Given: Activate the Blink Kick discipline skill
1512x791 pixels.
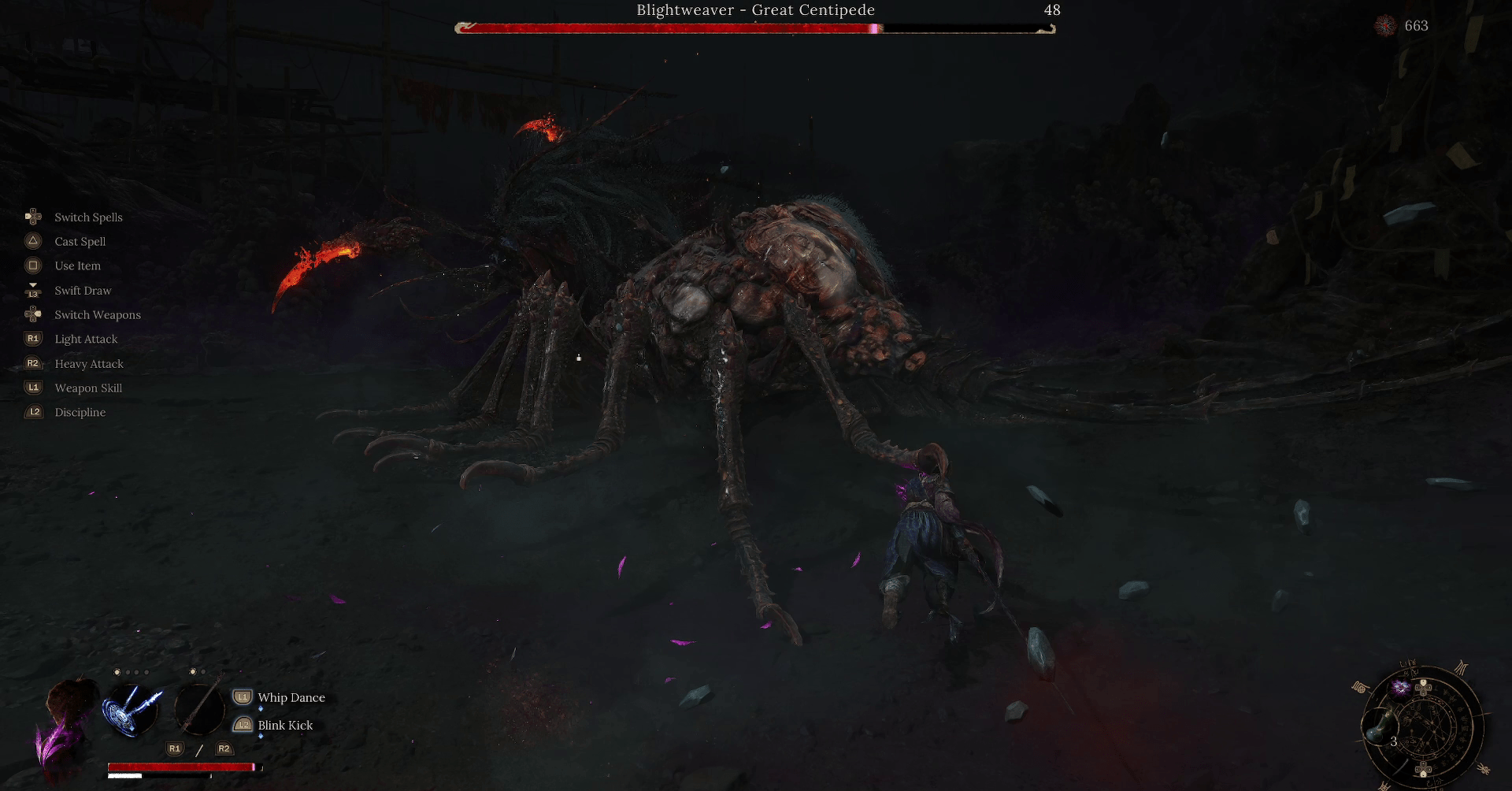Looking at the screenshot, I should (x=284, y=725).
